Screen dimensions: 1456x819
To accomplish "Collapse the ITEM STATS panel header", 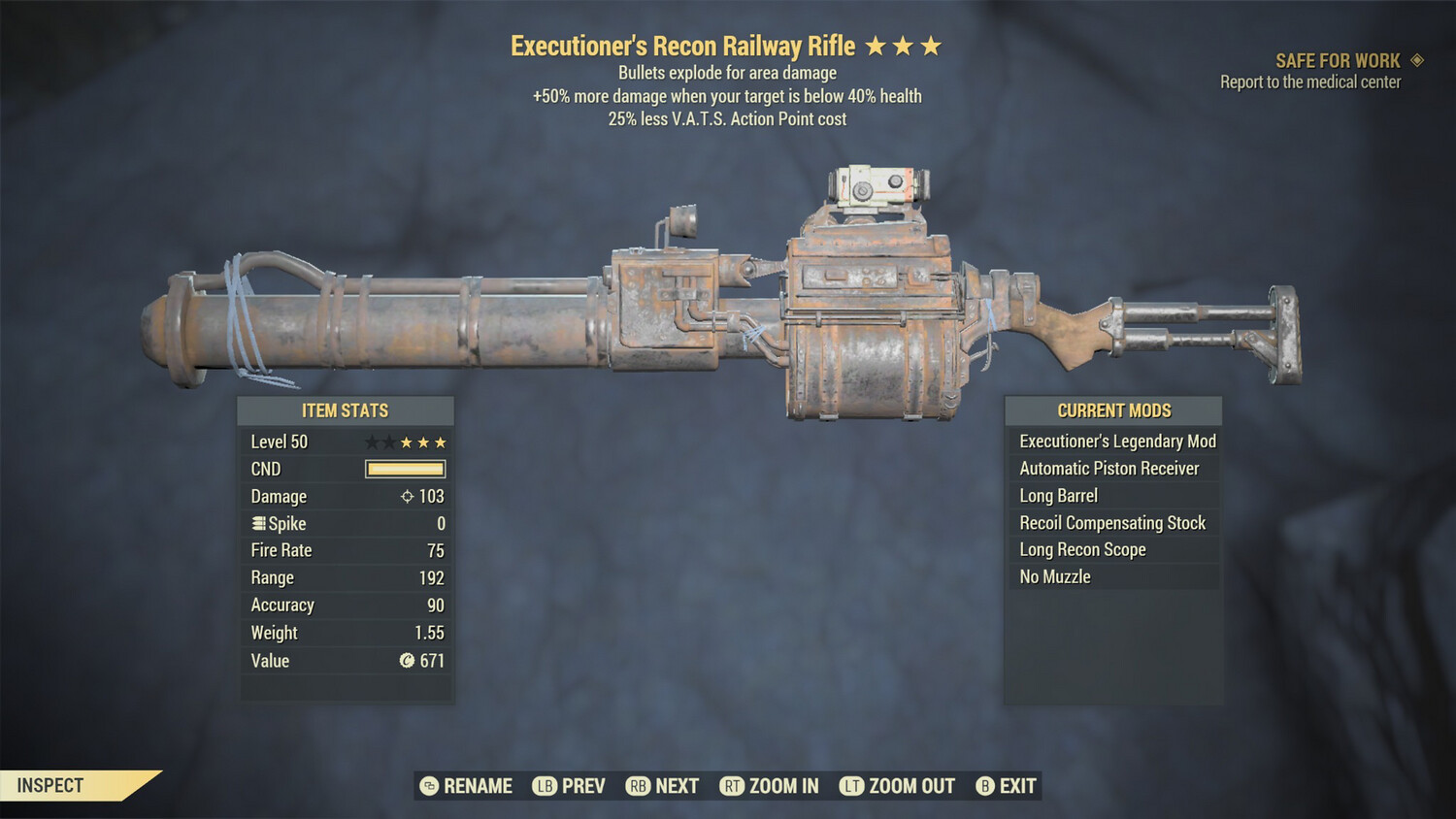I will (x=346, y=410).
